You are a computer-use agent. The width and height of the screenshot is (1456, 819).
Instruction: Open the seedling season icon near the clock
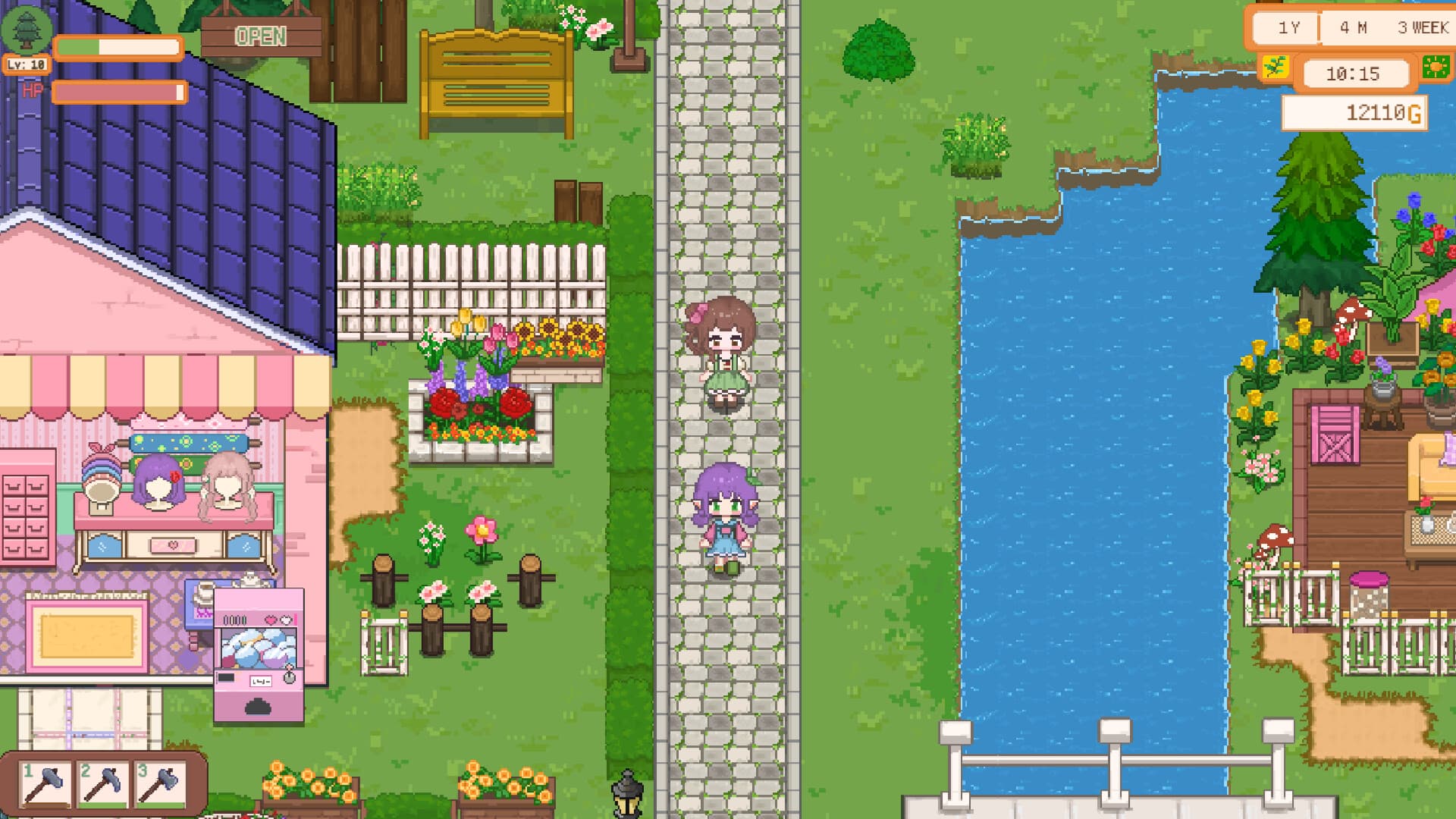[x=1275, y=67]
